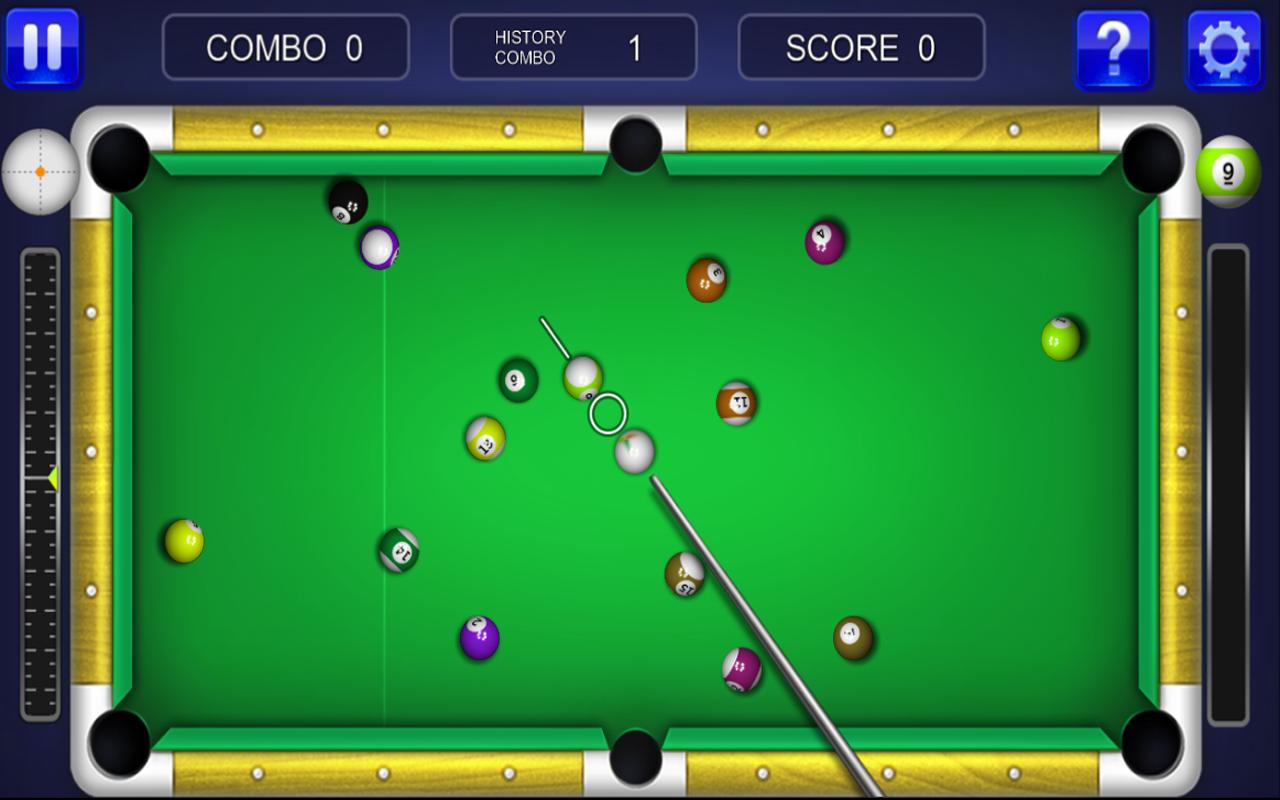The image size is (1280, 800).
Task: Click the yellow 1 ball on the left
Action: click(183, 539)
